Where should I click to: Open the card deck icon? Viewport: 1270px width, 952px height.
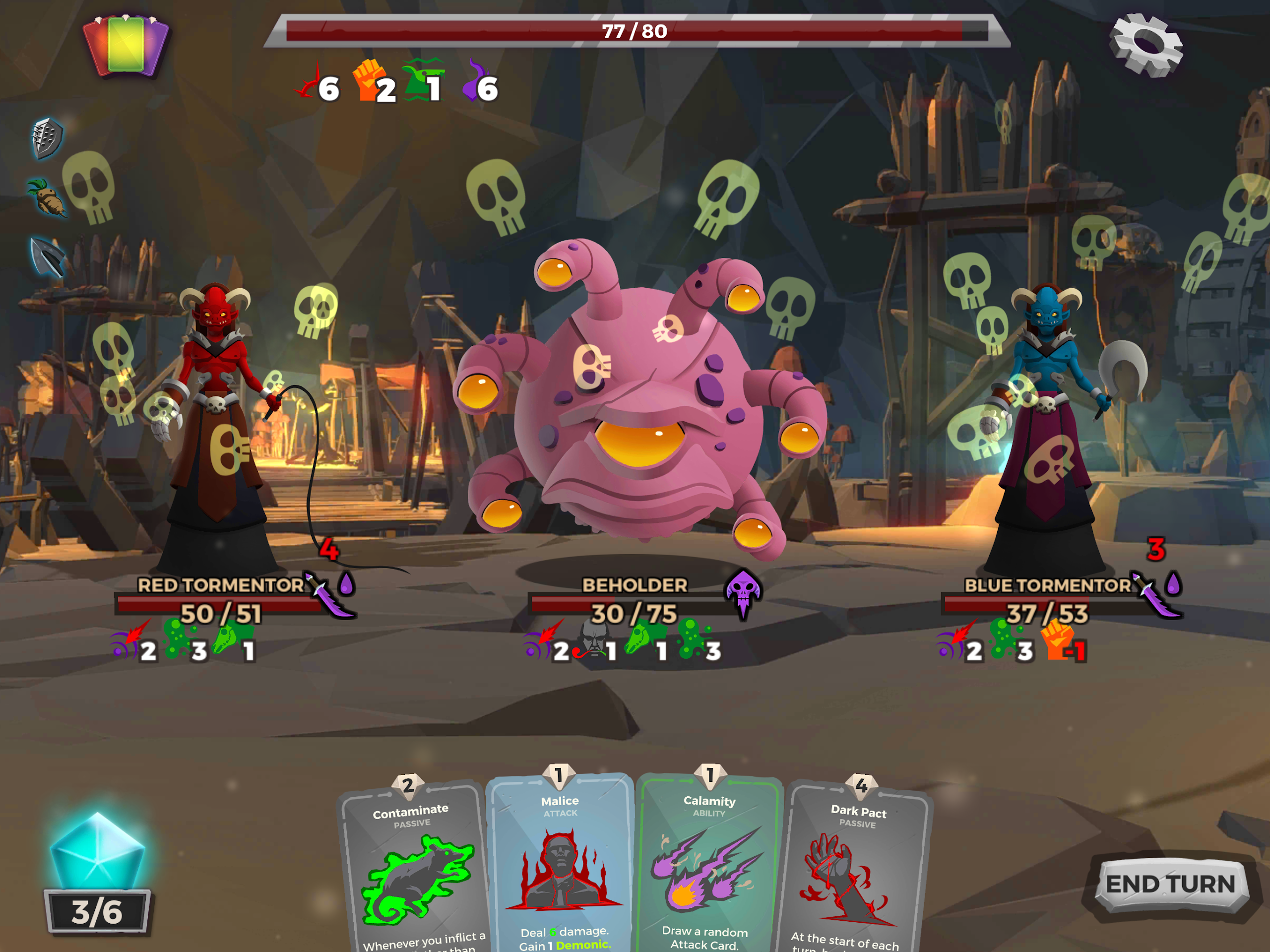[x=126, y=45]
